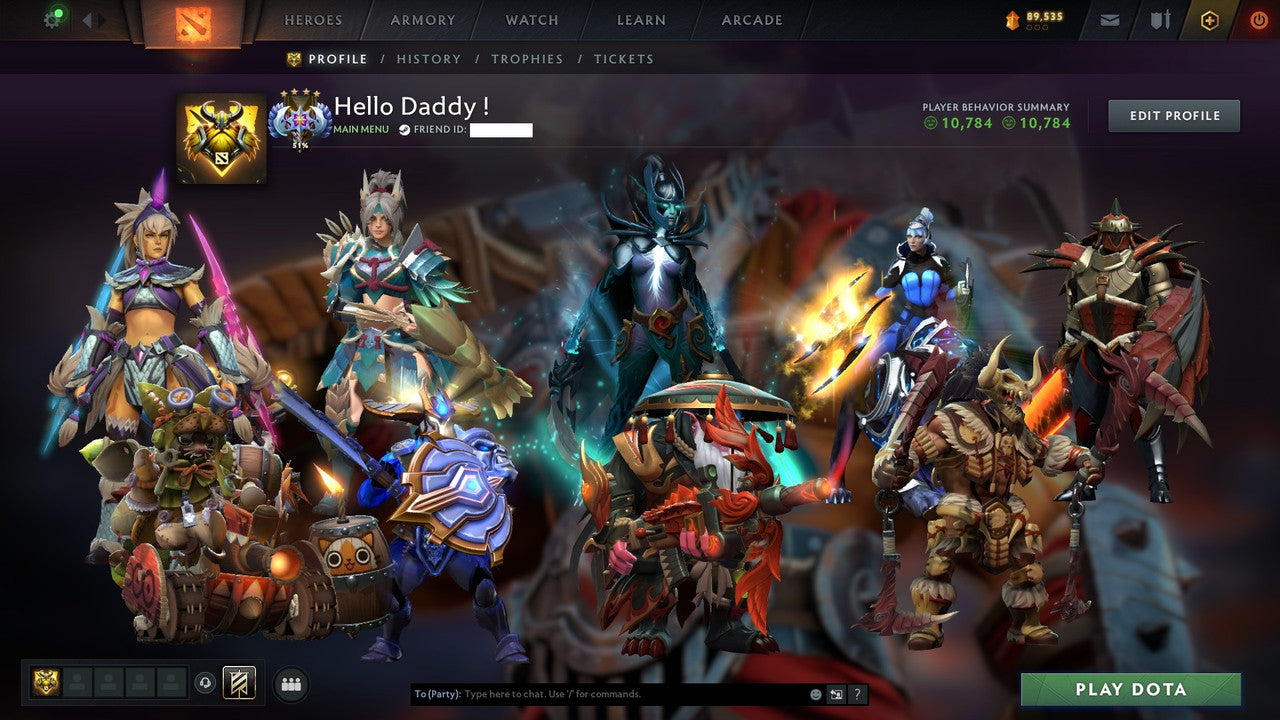Toggle the screenshot/share icon in chat bar

click(835, 693)
